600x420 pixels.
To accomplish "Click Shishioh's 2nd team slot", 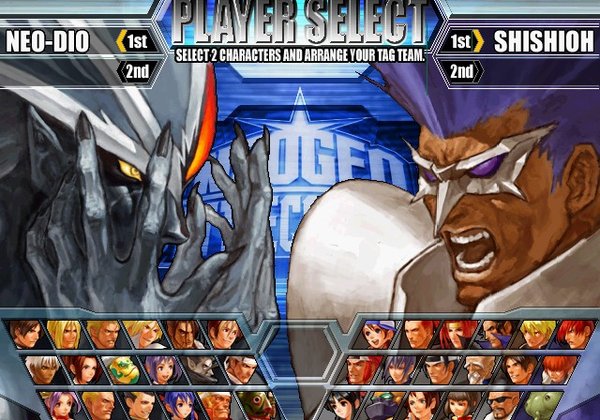I will point(462,71).
